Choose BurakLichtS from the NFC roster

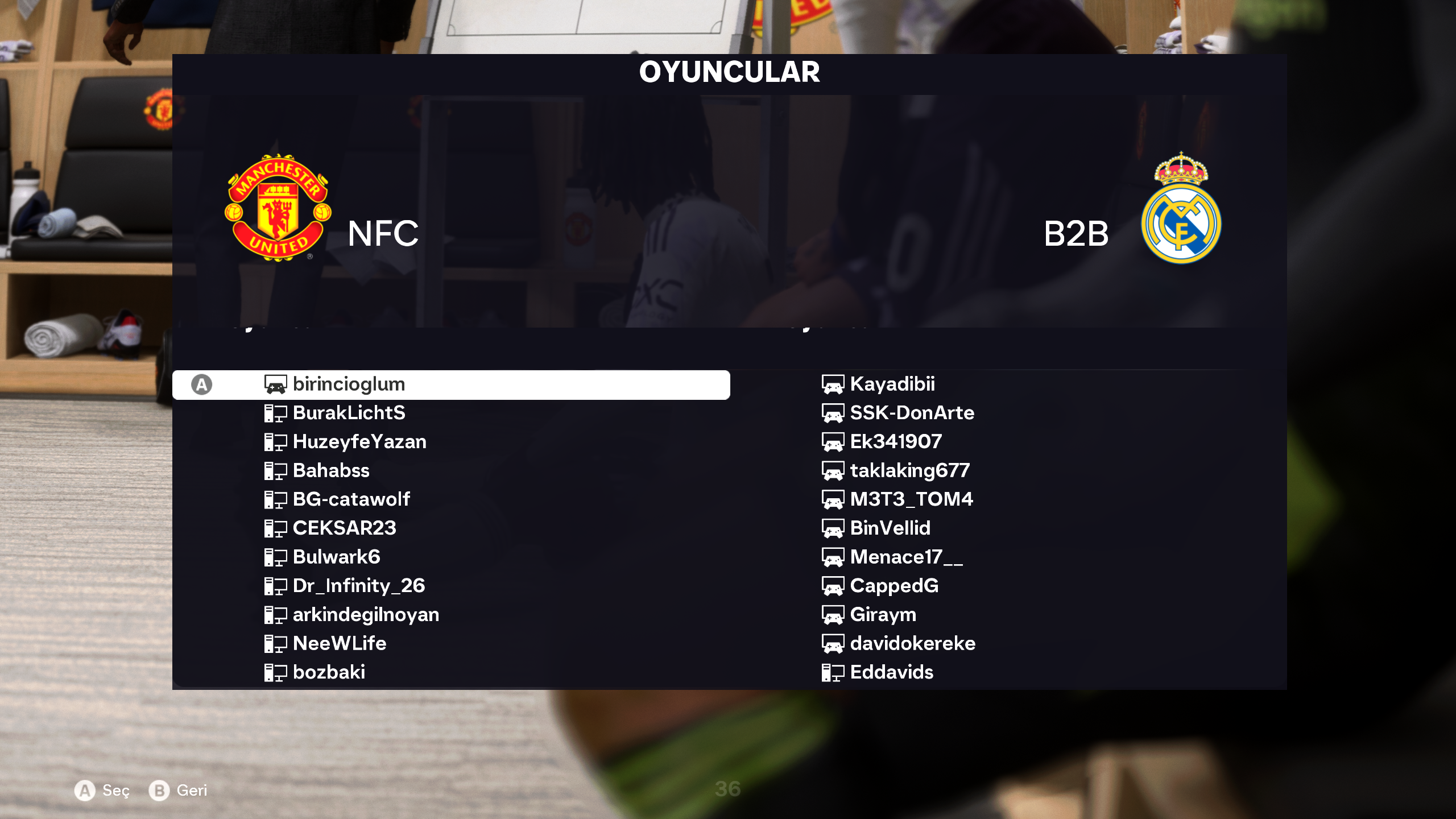[x=349, y=413]
